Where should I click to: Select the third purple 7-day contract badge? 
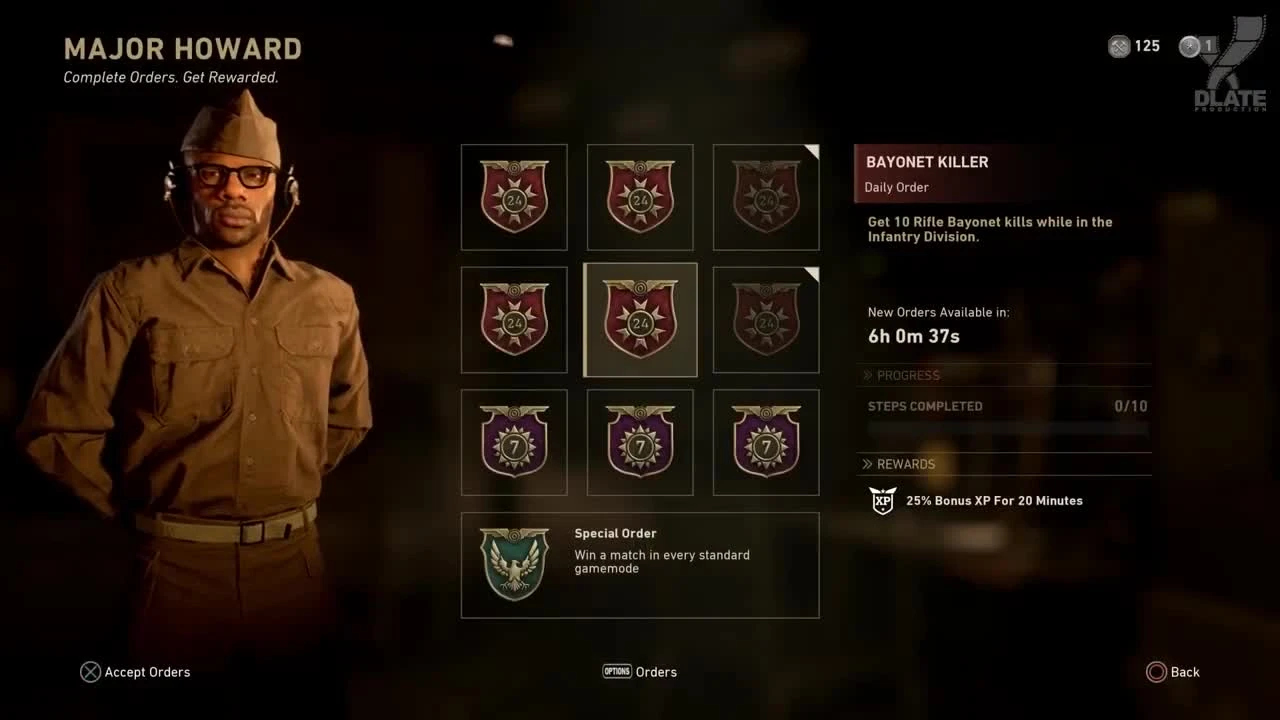[766, 442]
